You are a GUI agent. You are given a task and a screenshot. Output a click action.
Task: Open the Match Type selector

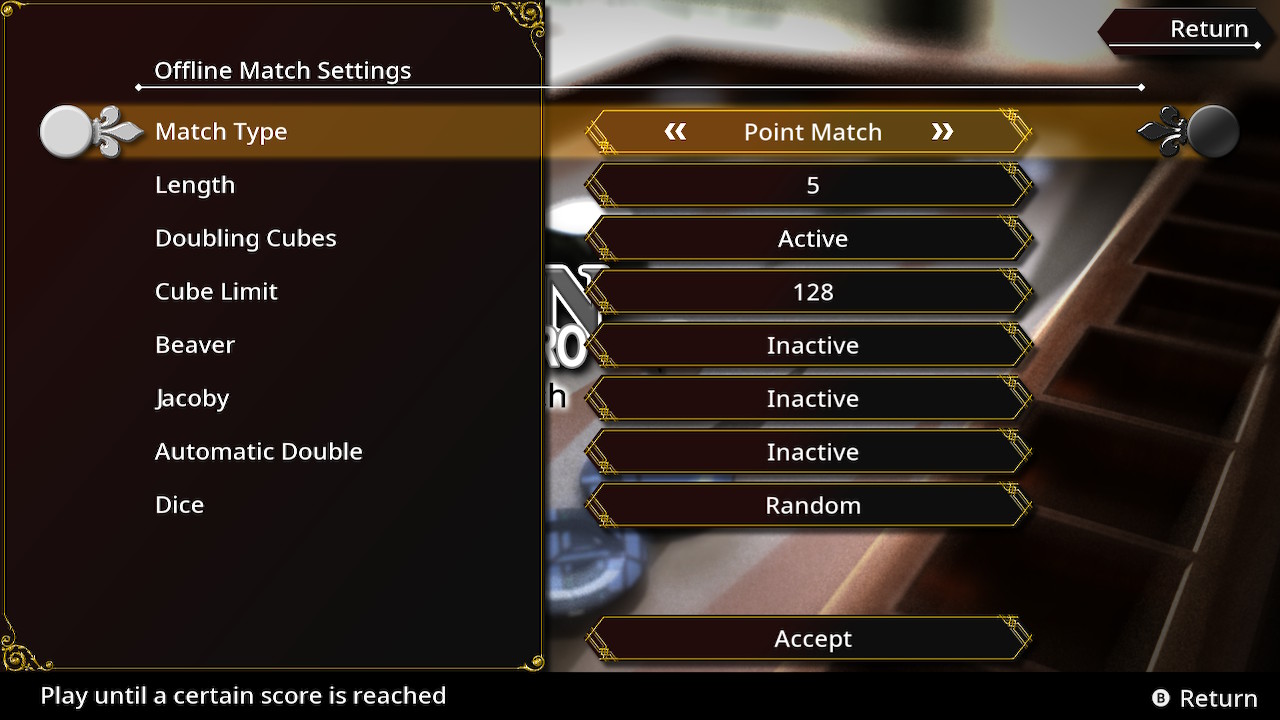pos(813,131)
